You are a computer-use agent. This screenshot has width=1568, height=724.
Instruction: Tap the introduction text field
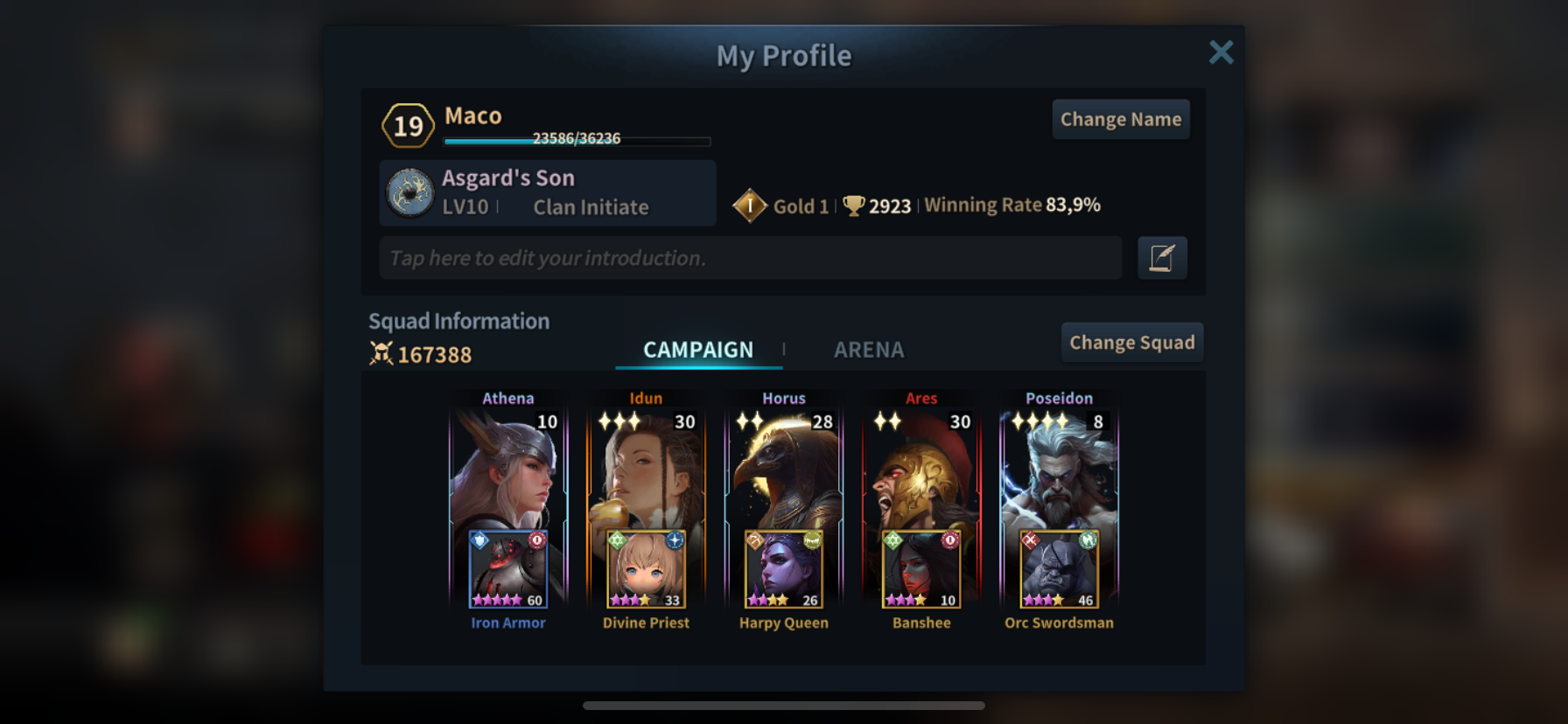[750, 258]
